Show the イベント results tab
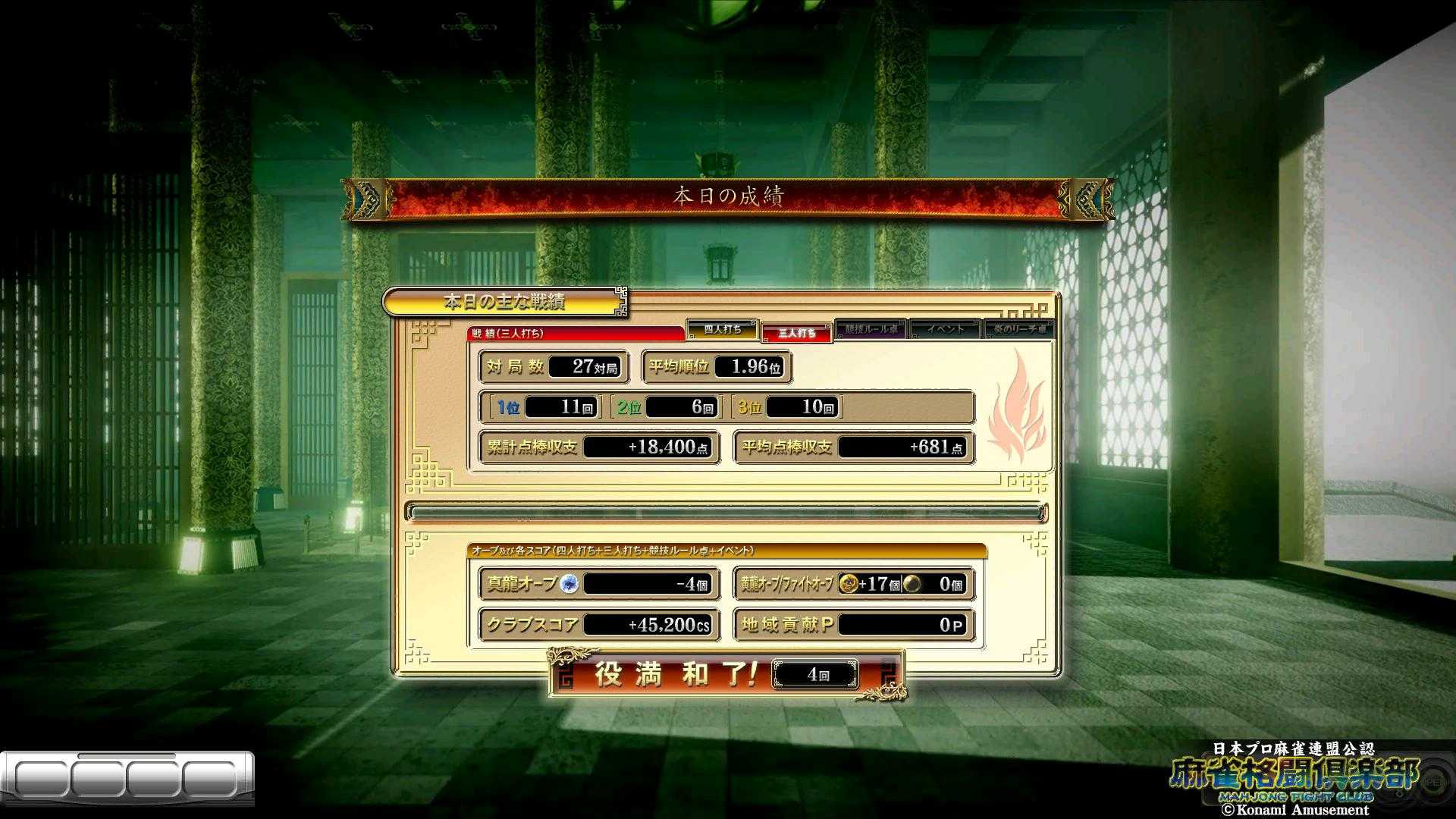Image resolution: width=1456 pixels, height=819 pixels. [944, 329]
